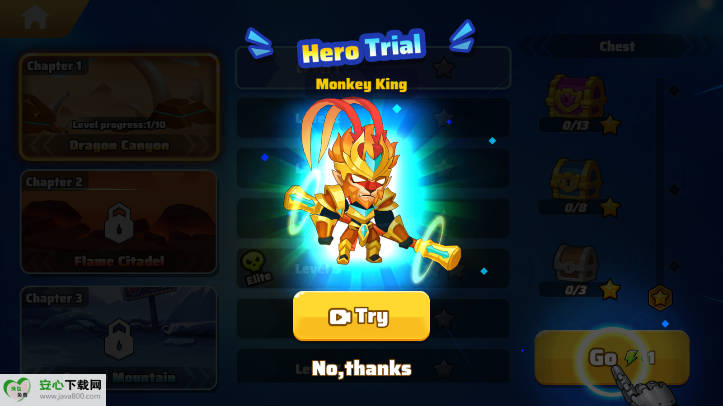Start the level with the Go button
723x406 pixels.
click(611, 357)
